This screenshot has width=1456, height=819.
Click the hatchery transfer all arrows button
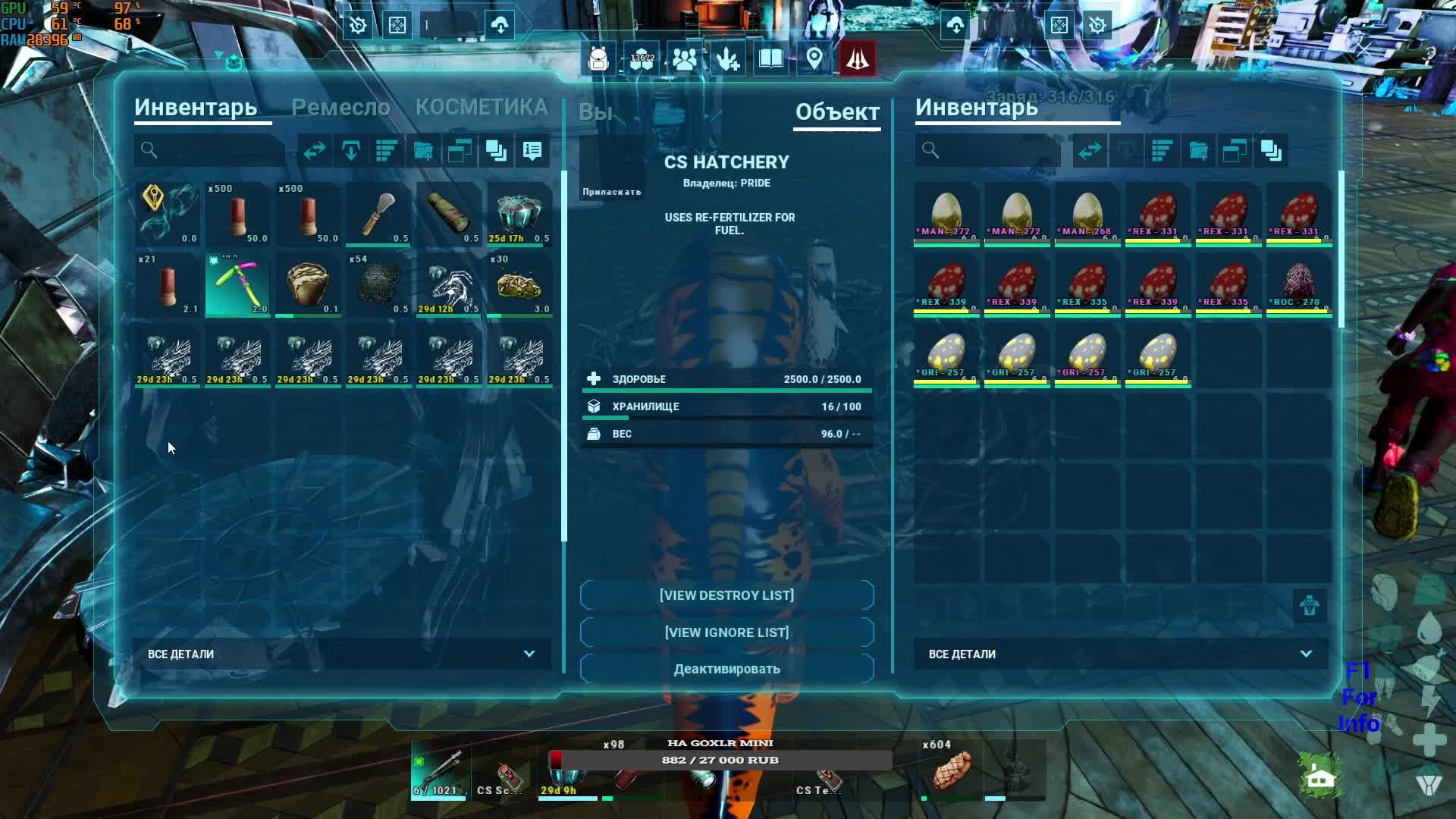pos(1090,151)
